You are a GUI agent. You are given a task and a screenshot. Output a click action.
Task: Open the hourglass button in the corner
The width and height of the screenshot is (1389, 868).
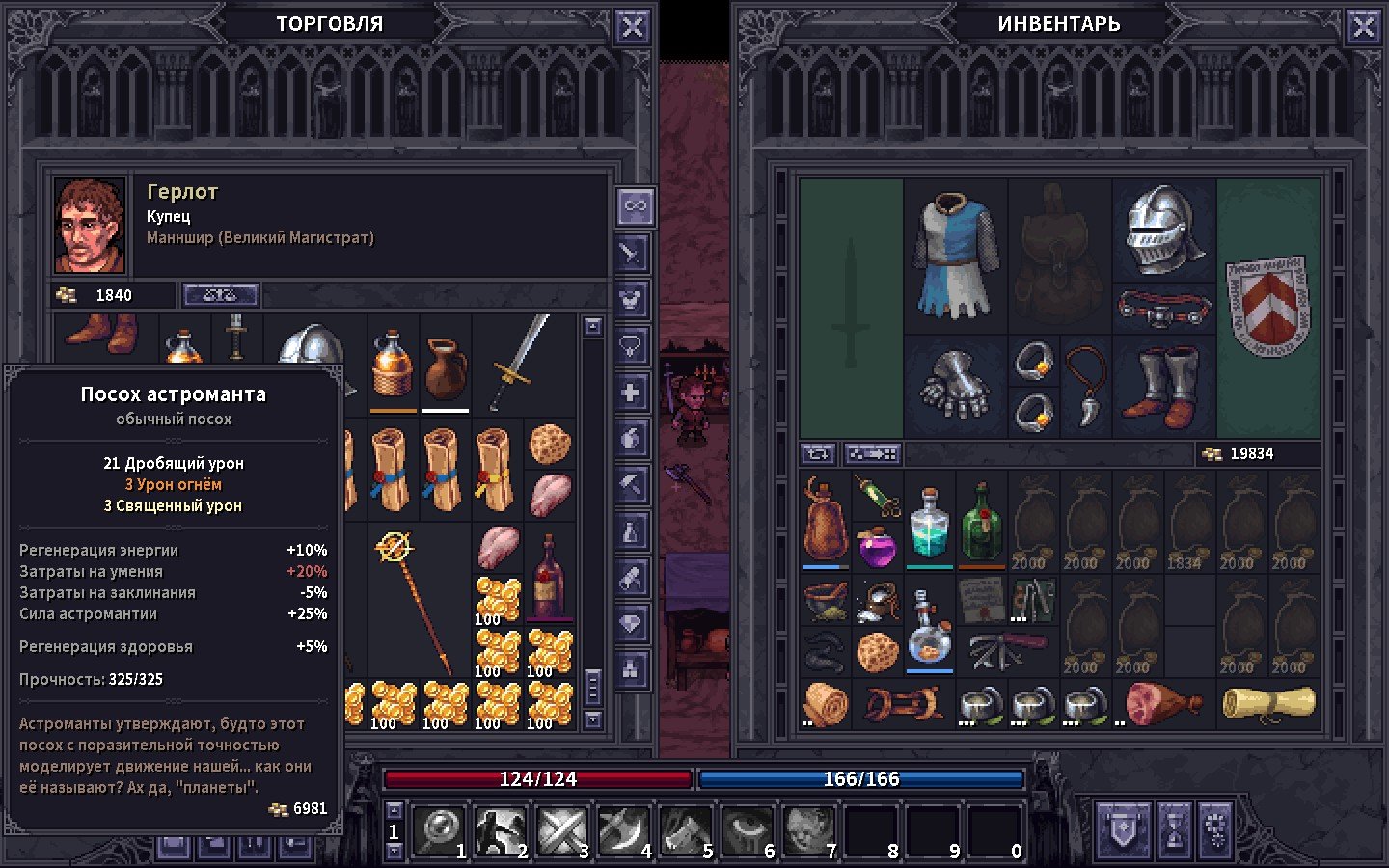[x=1174, y=828]
